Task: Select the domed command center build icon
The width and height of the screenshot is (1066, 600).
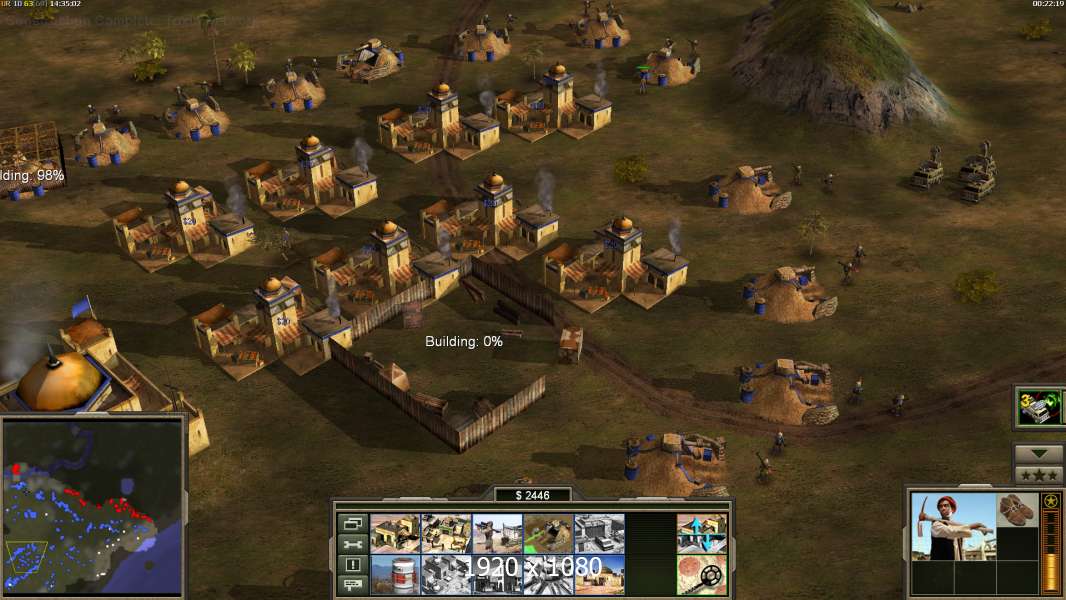Action: tap(599, 574)
